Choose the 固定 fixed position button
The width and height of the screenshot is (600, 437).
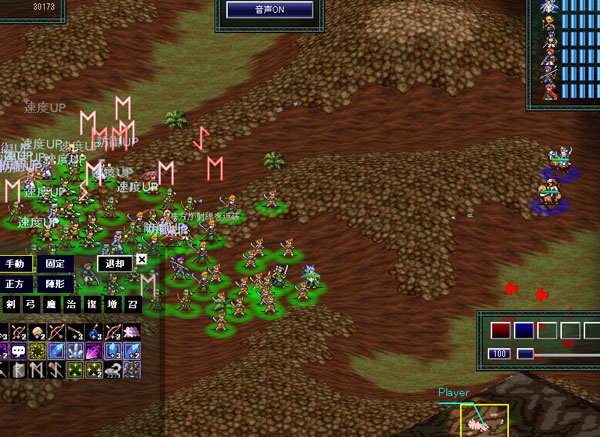click(55, 263)
